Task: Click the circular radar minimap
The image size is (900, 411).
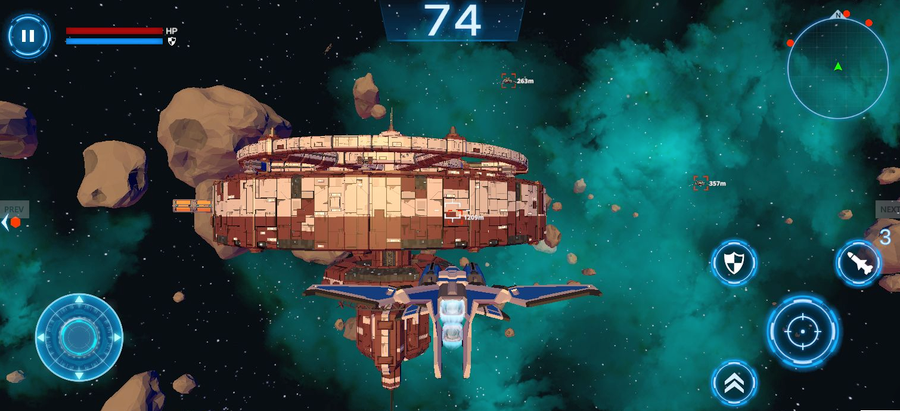Action: pyautogui.click(x=838, y=68)
